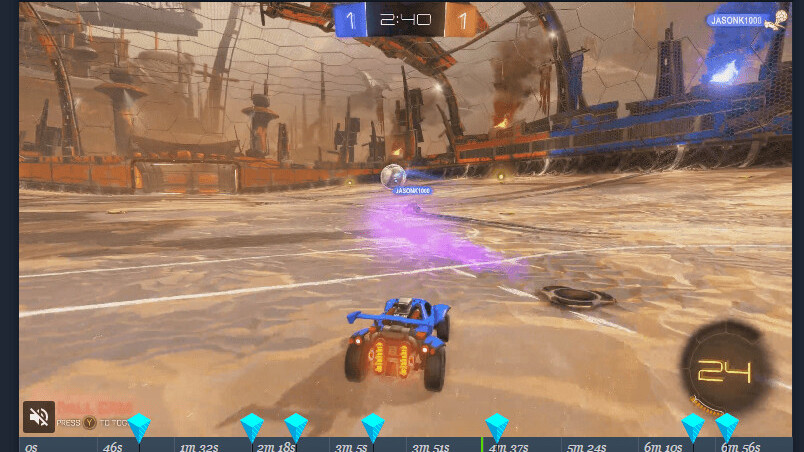This screenshot has width=804, height=452.
Task: Select the diamond marker just before 2m 18s
Action: coord(252,426)
